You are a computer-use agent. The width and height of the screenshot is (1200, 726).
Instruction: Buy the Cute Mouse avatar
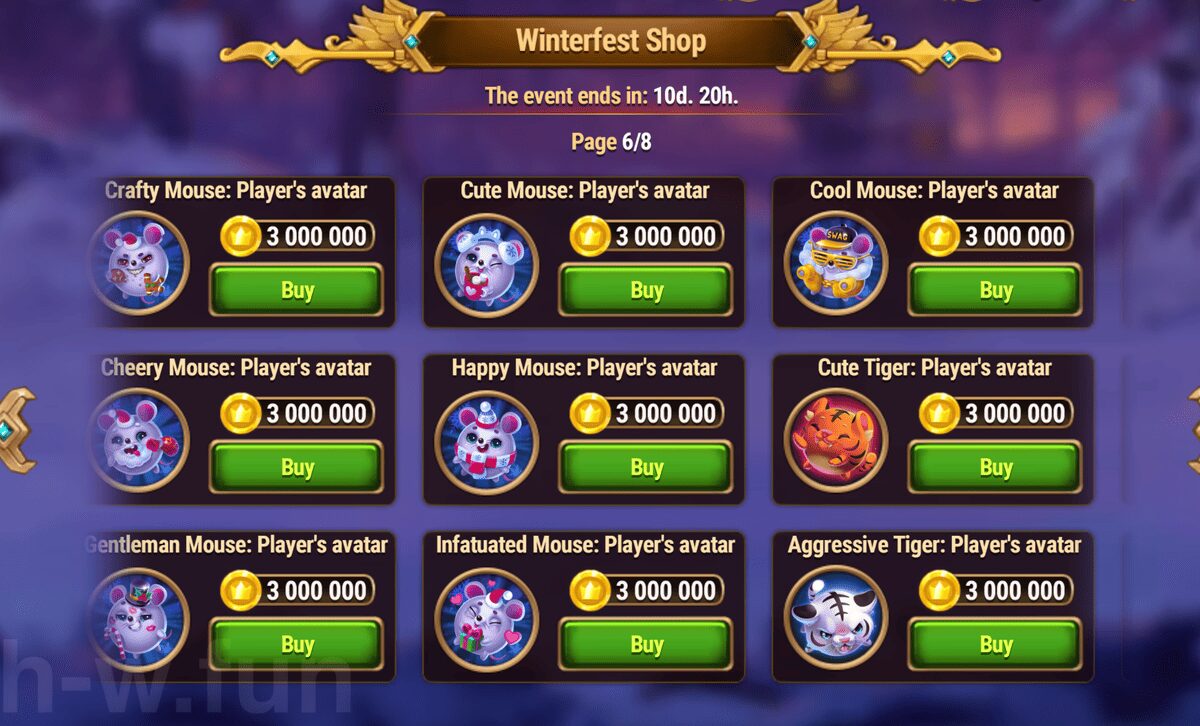click(646, 290)
